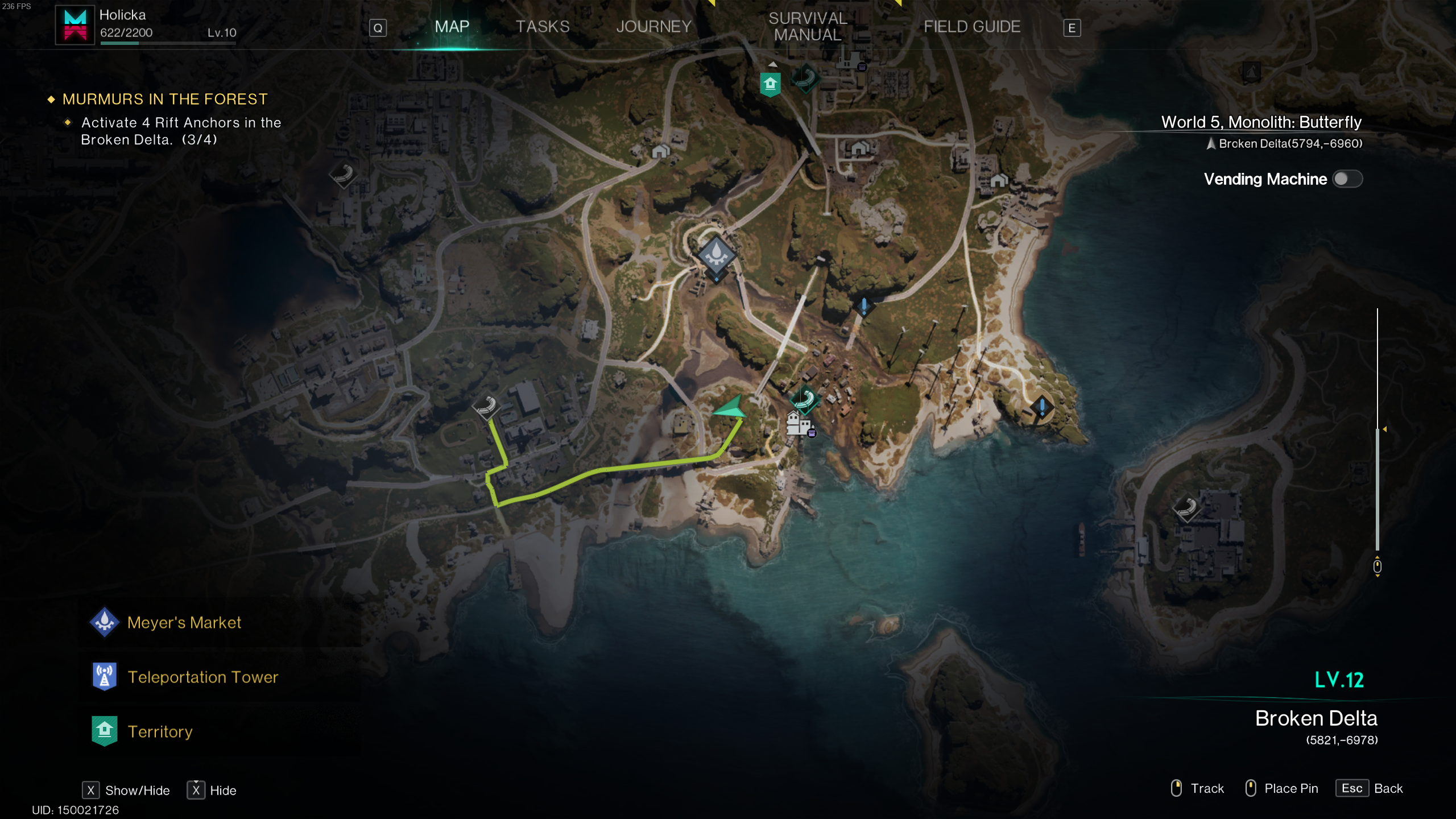
Task: Select the MURMURS IN THE FOREST quest title
Action: [x=164, y=99]
